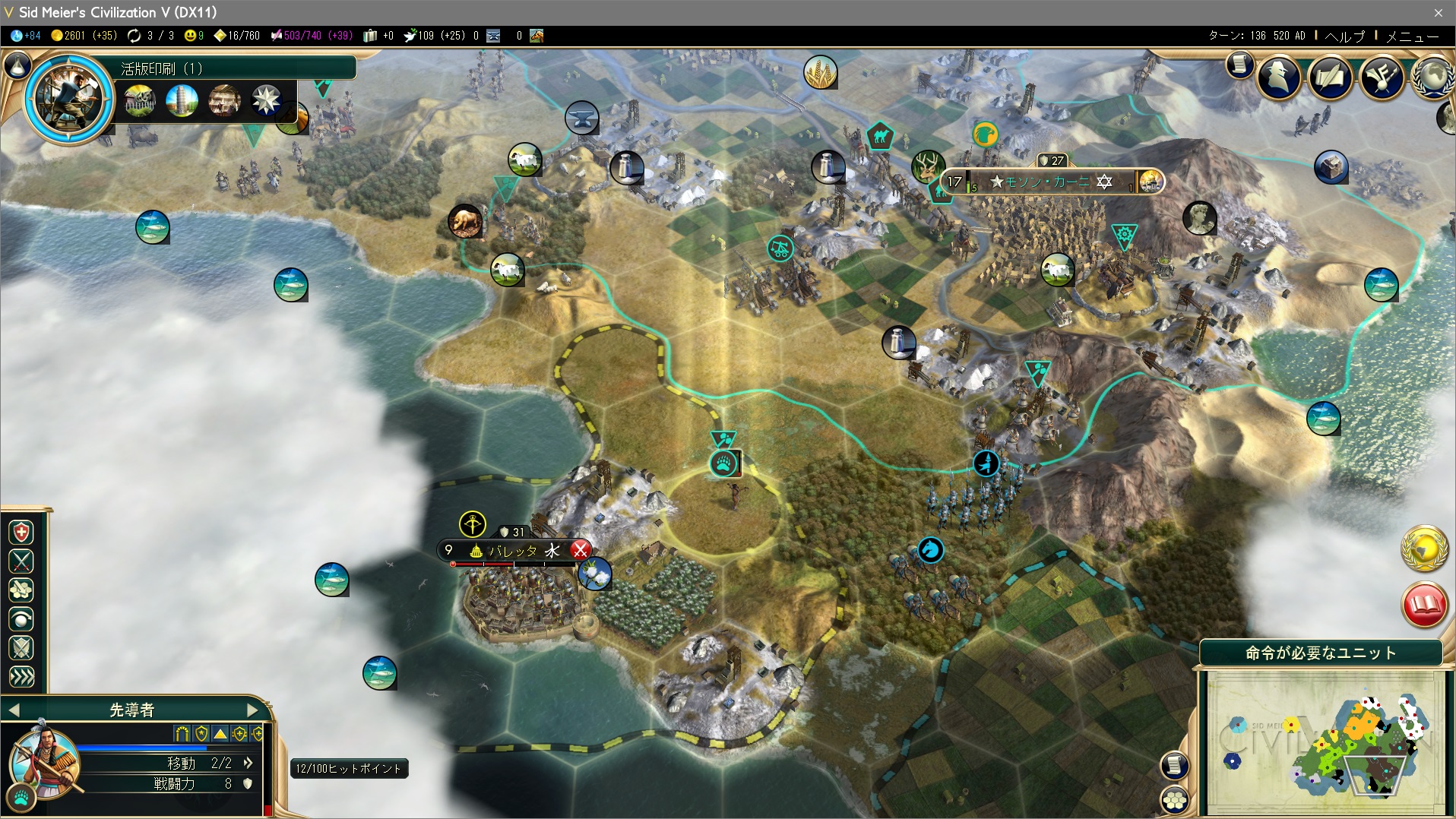Expand more unit actions chevron button
1456x819 pixels.
tap(21, 677)
